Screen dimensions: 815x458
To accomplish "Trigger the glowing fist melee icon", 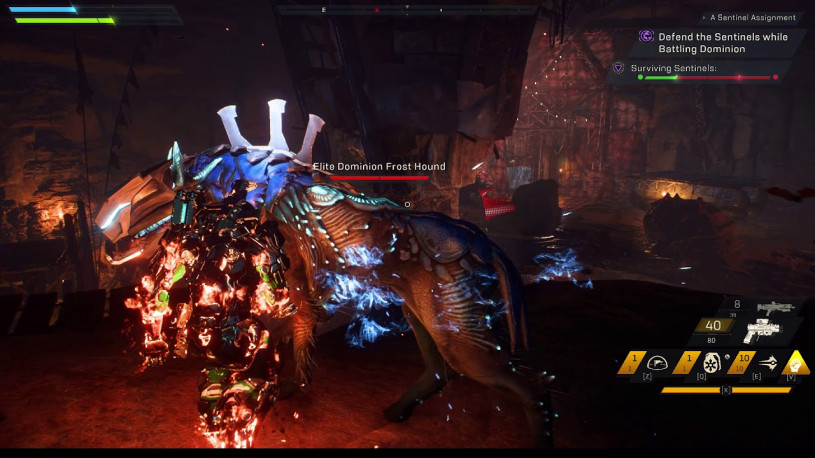I will tap(797, 364).
